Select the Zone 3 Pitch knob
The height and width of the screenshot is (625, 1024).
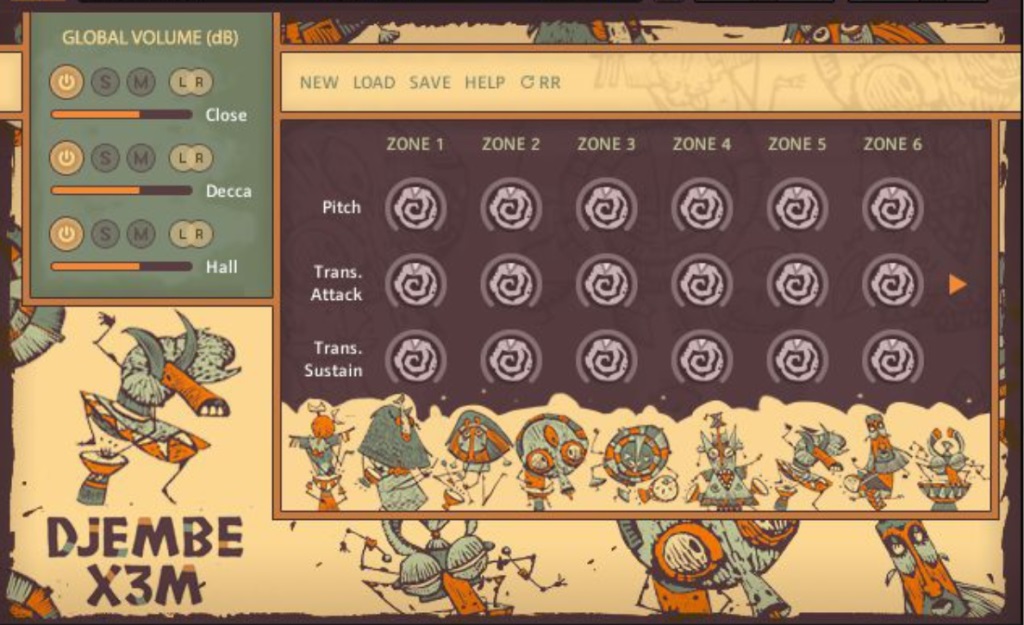coord(606,208)
